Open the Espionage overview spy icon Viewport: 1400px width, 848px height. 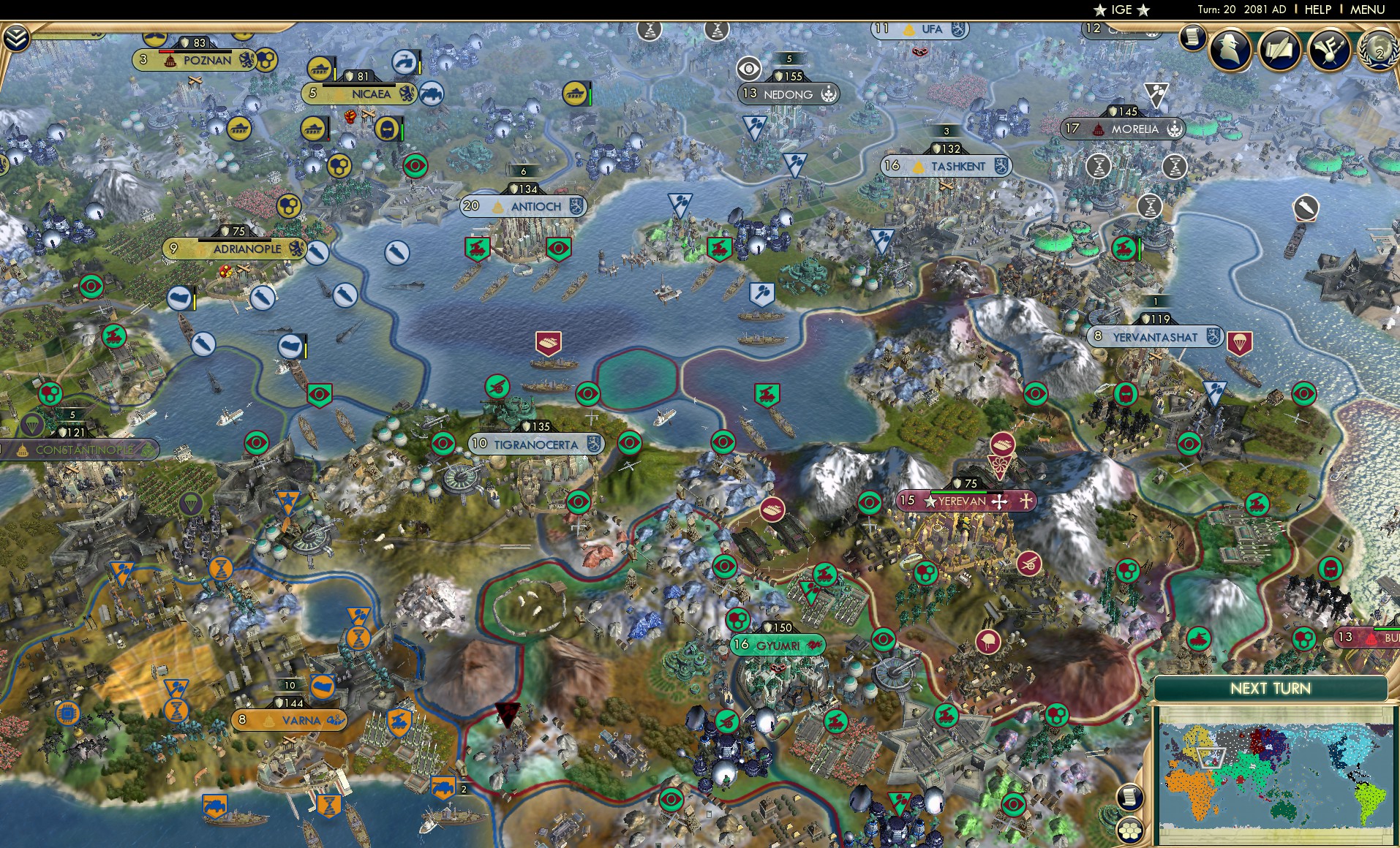pyautogui.click(x=1229, y=50)
